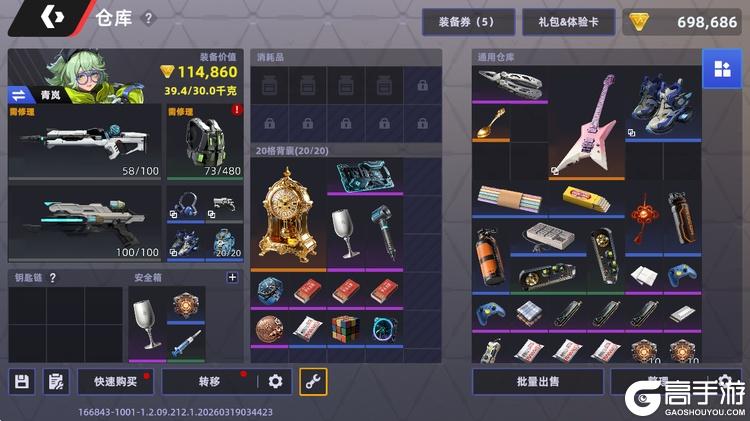Open 快速购买 quick purchase
The width and height of the screenshot is (750, 421).
click(116, 381)
